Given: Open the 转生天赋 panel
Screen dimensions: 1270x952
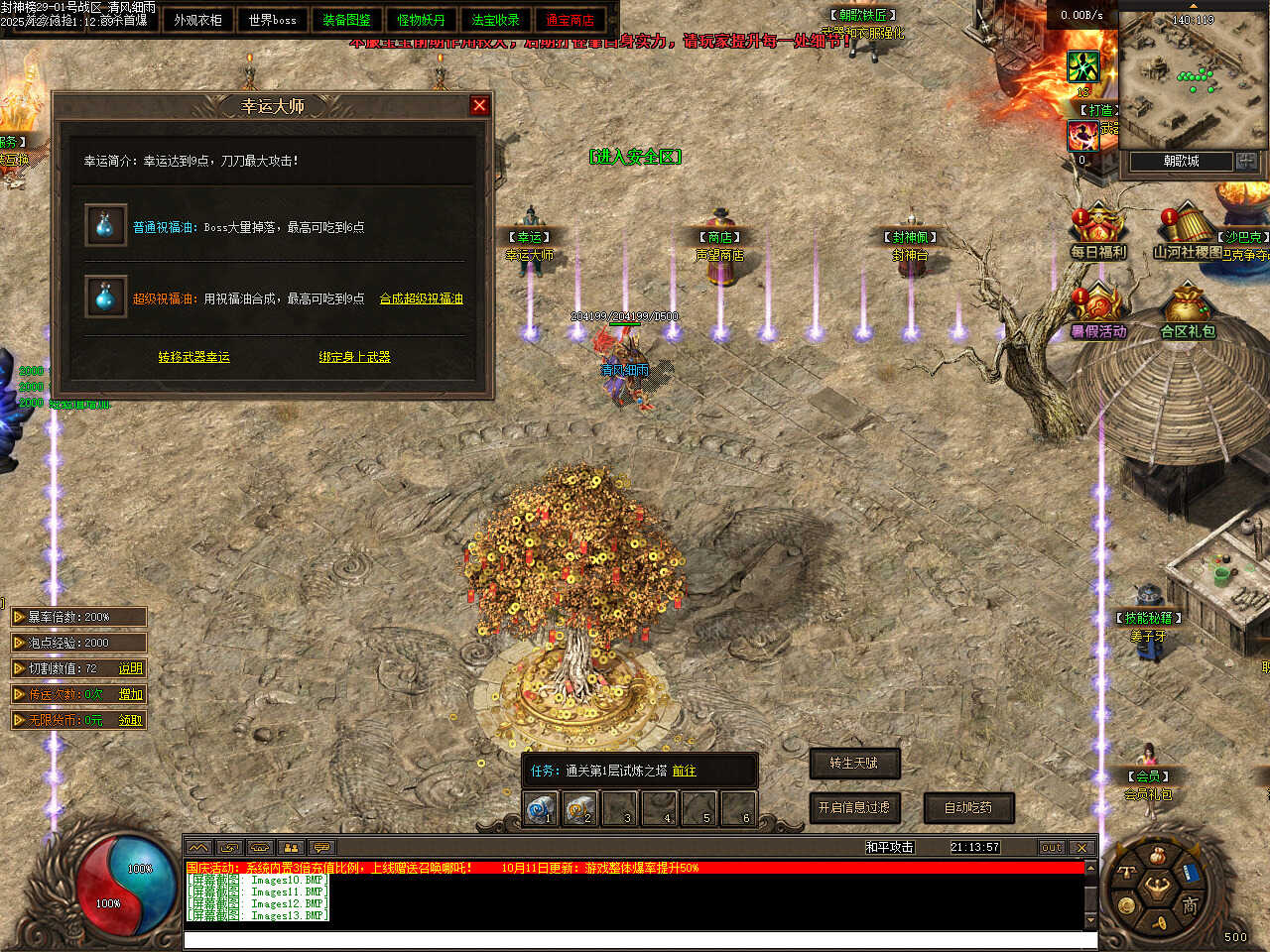Looking at the screenshot, I should coord(853,763).
